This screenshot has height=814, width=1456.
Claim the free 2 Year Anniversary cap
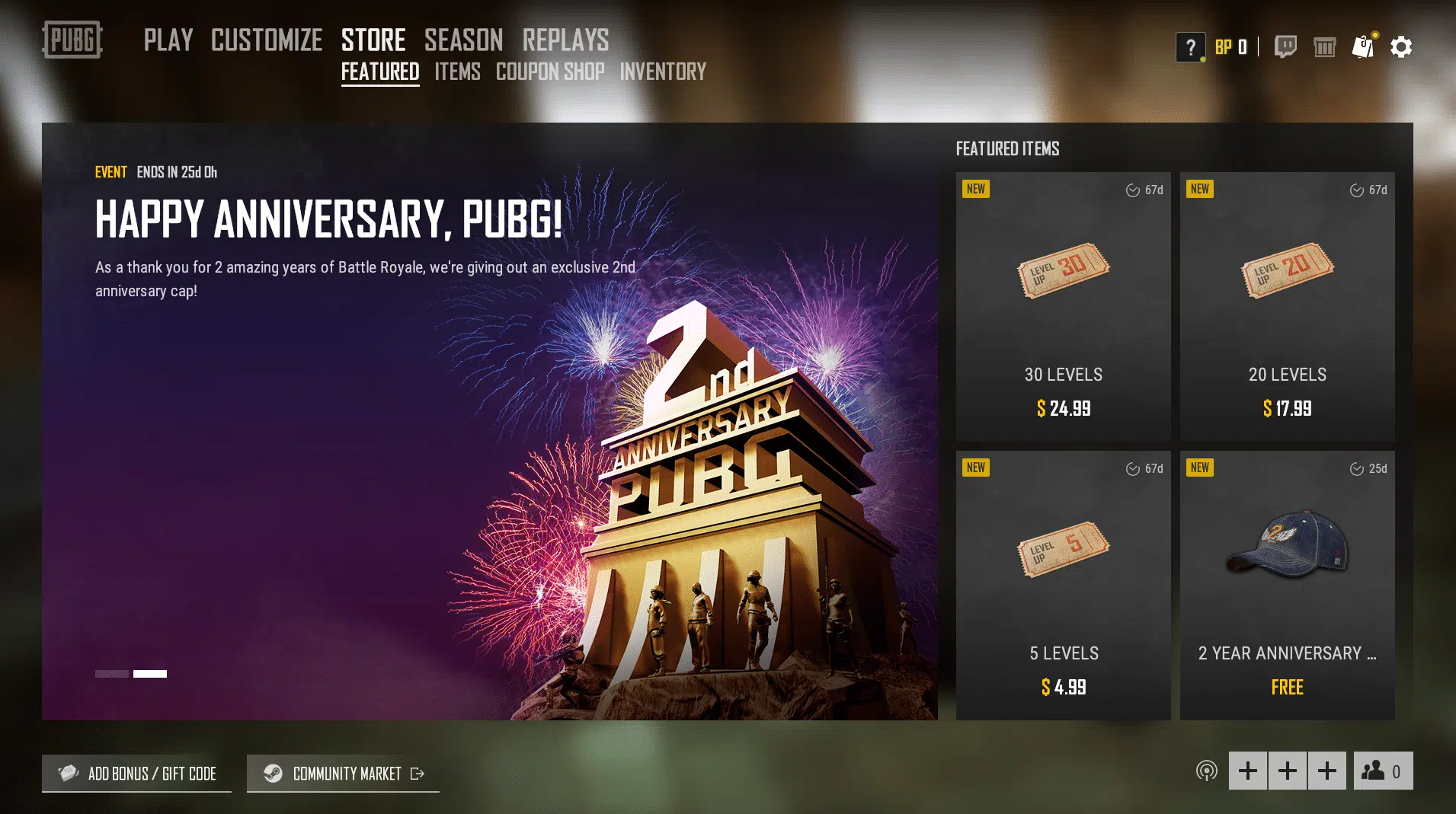(1287, 586)
